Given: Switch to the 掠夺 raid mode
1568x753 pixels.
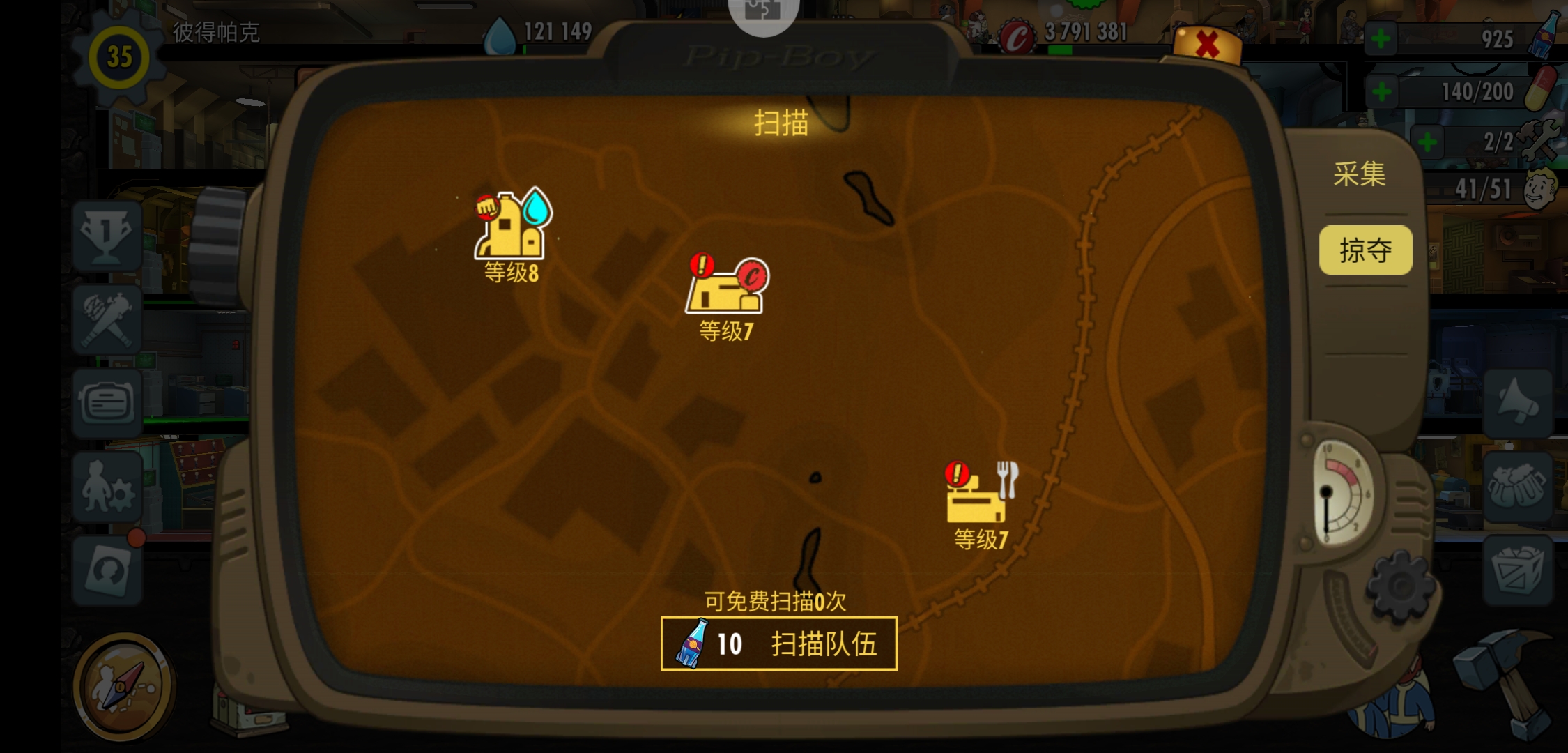Looking at the screenshot, I should (1365, 249).
